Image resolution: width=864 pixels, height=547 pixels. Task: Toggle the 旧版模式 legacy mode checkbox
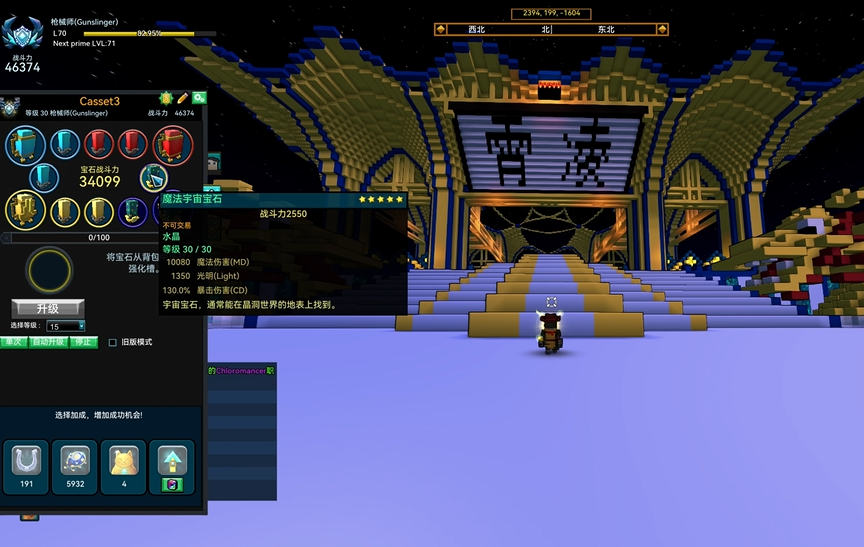(x=113, y=342)
